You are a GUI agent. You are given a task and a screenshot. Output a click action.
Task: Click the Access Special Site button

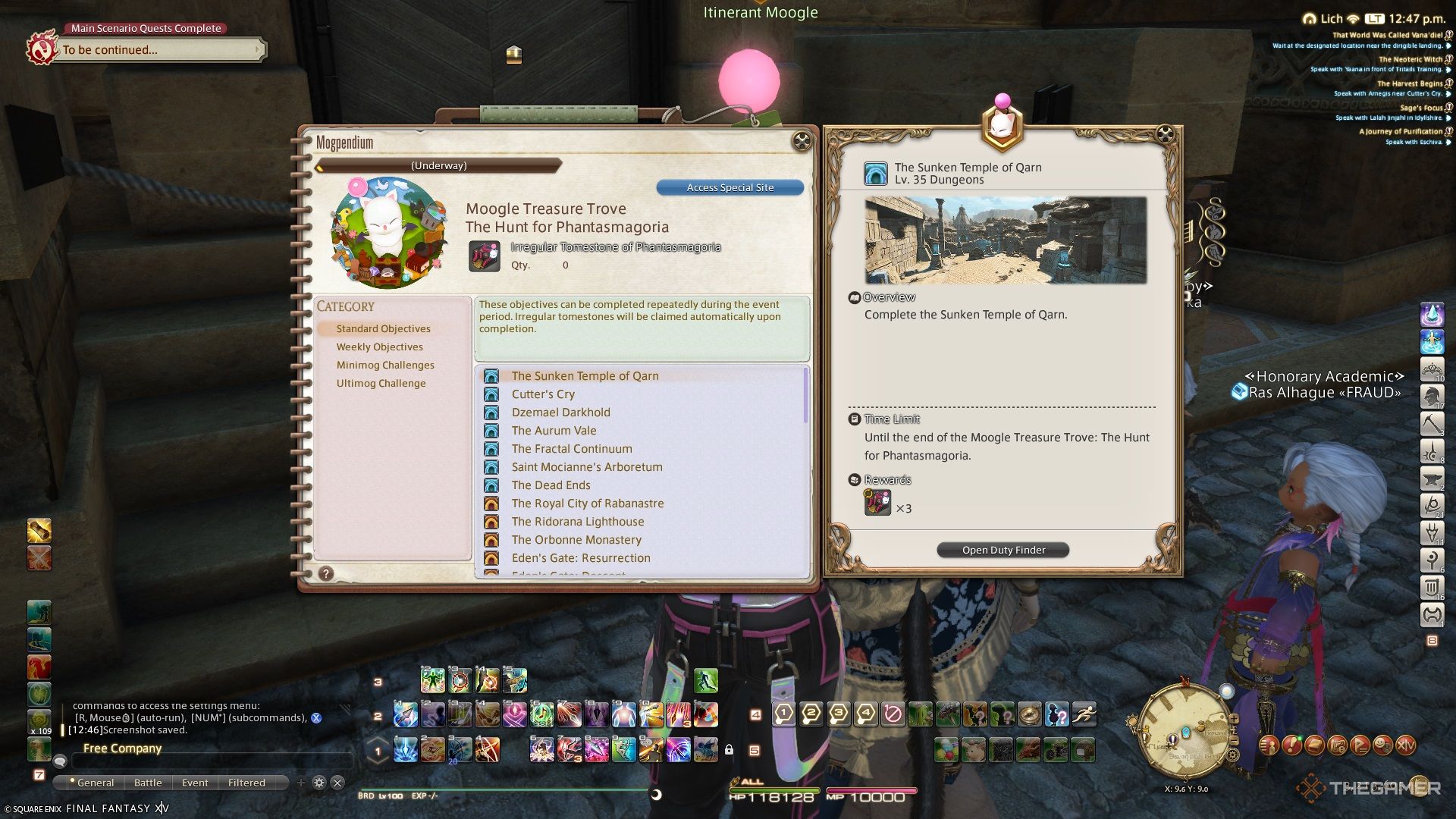[x=730, y=188]
